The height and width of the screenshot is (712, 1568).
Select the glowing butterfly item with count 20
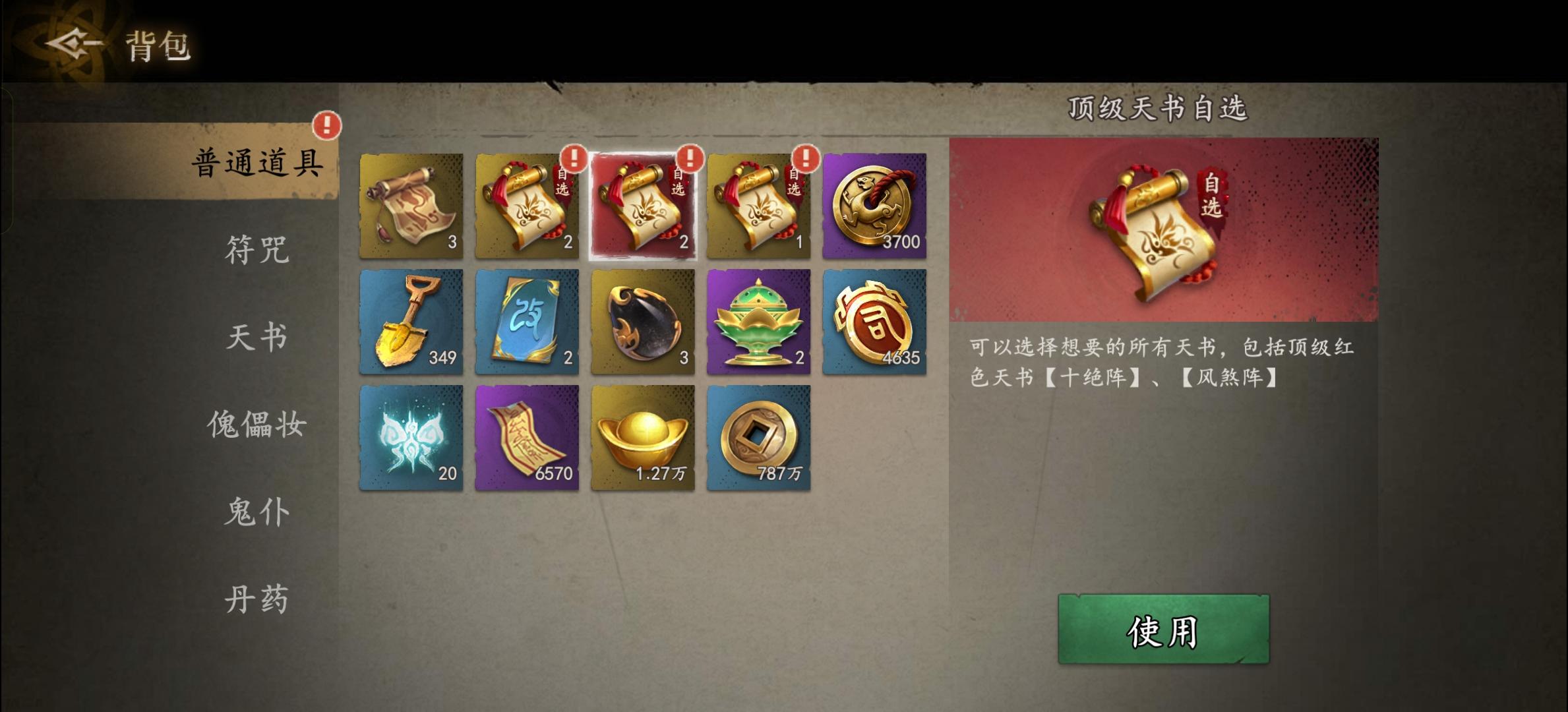(x=411, y=438)
